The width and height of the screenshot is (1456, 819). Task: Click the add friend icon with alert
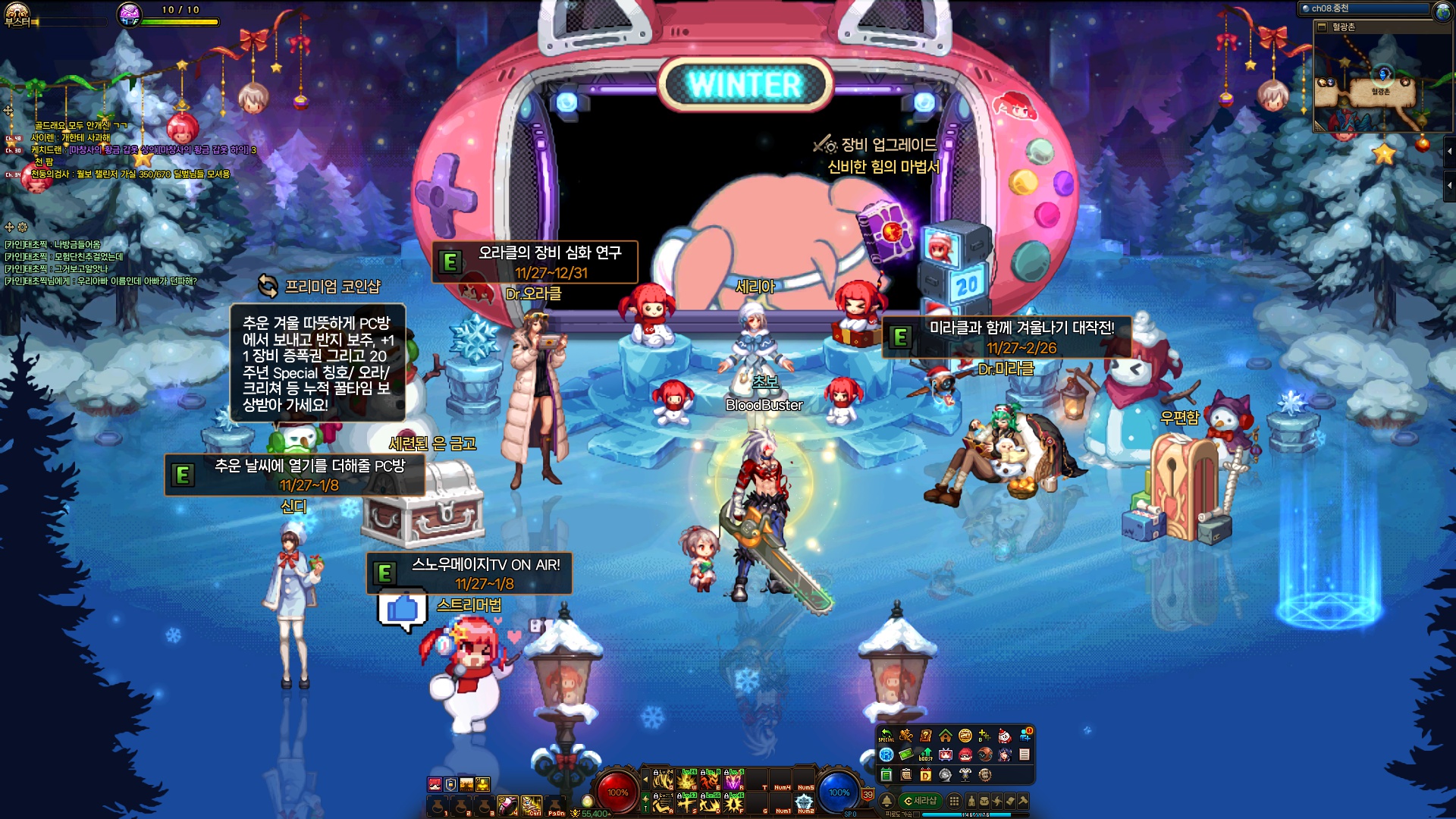[x=1025, y=735]
